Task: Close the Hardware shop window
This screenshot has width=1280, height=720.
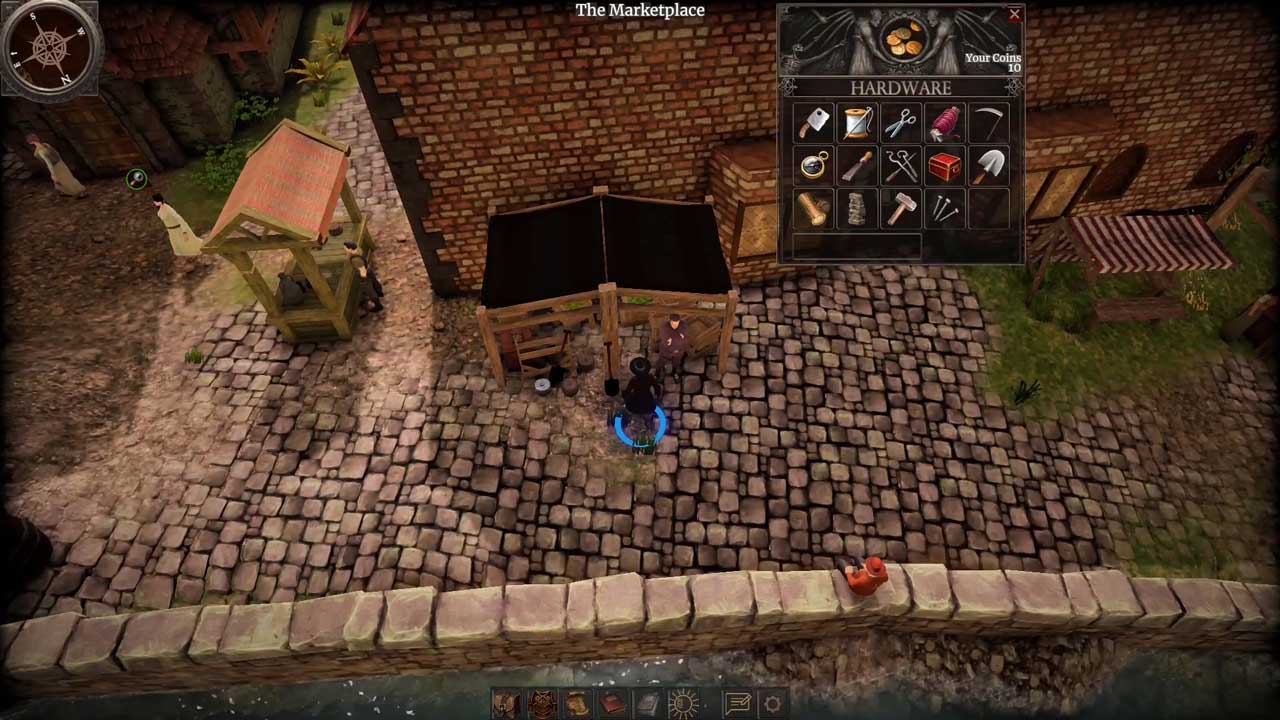Action: [x=1014, y=15]
